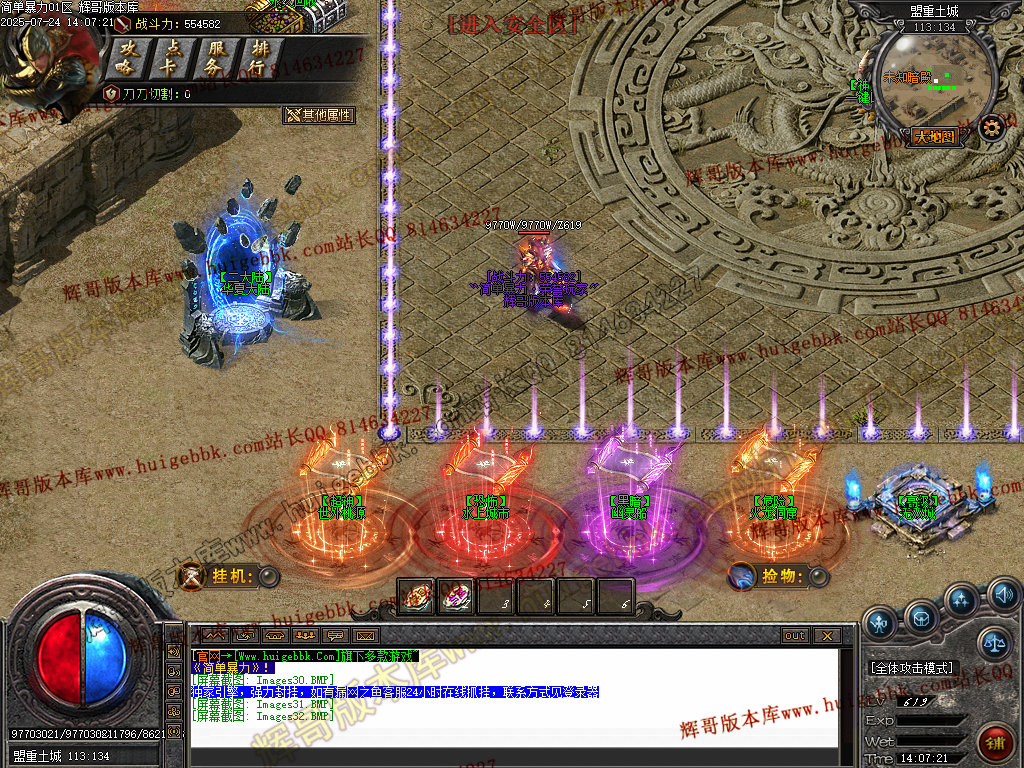
Task: Open the 排行 ranking button
Action: coord(258,58)
